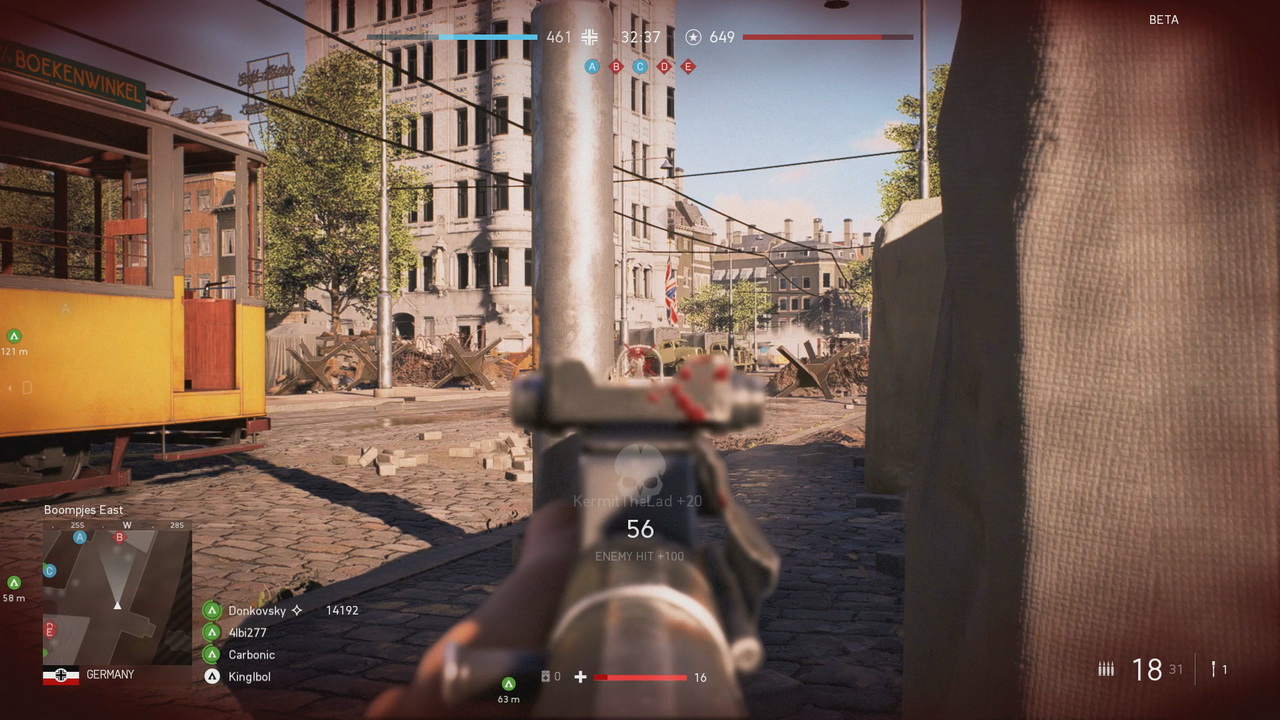Select the grenade icon beside ammo count
The width and height of the screenshot is (1280, 720).
[1214, 669]
